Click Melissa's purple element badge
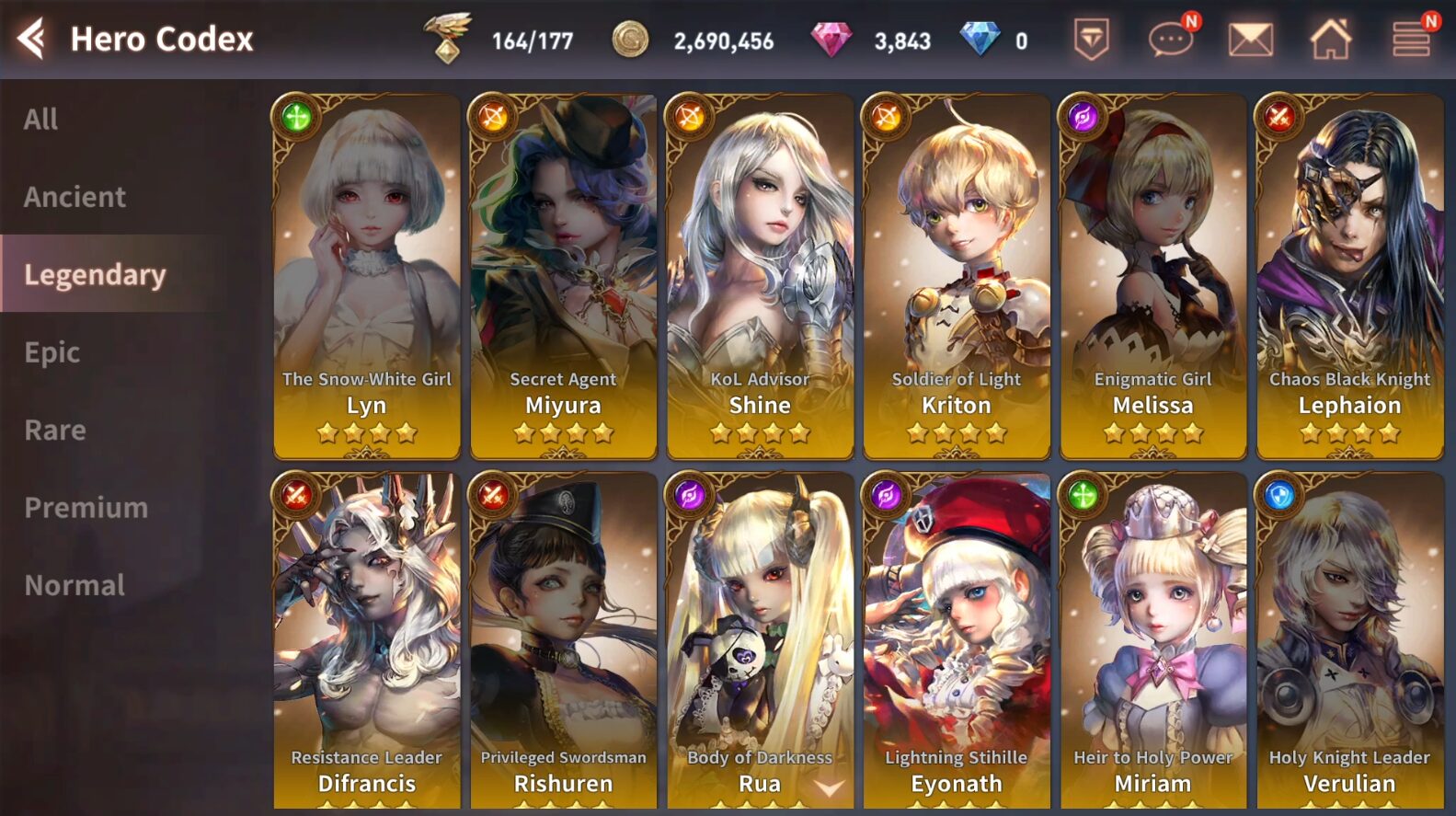 (1081, 115)
